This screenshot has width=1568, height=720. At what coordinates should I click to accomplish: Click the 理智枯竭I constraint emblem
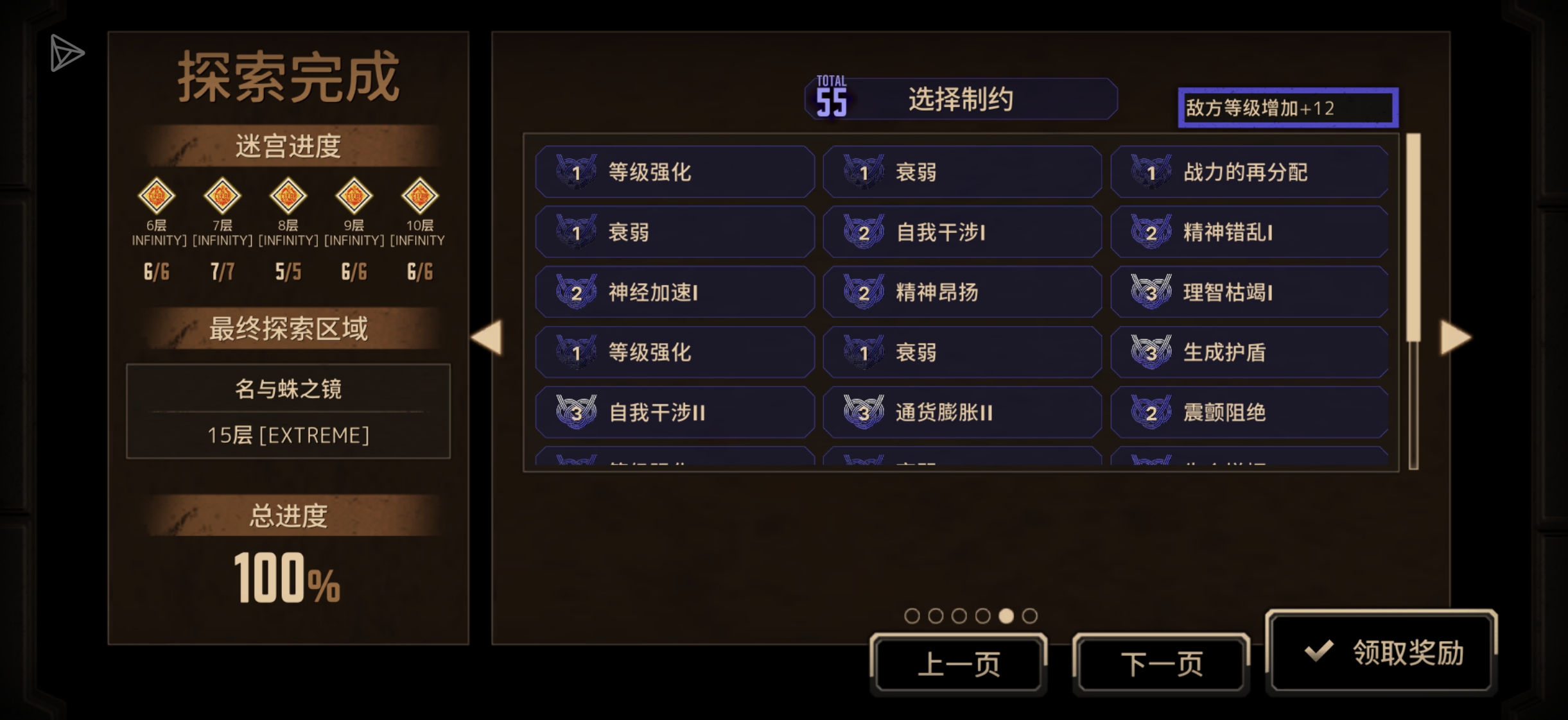[x=1153, y=292]
